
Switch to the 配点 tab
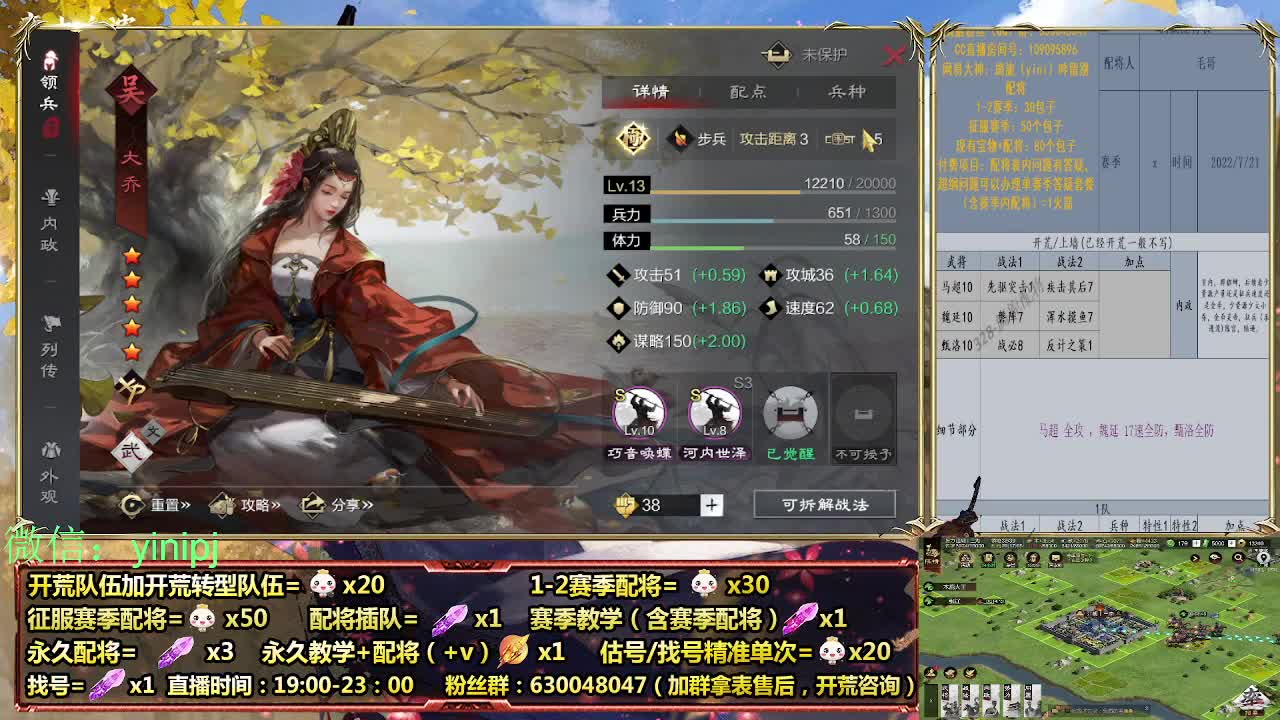click(x=750, y=91)
